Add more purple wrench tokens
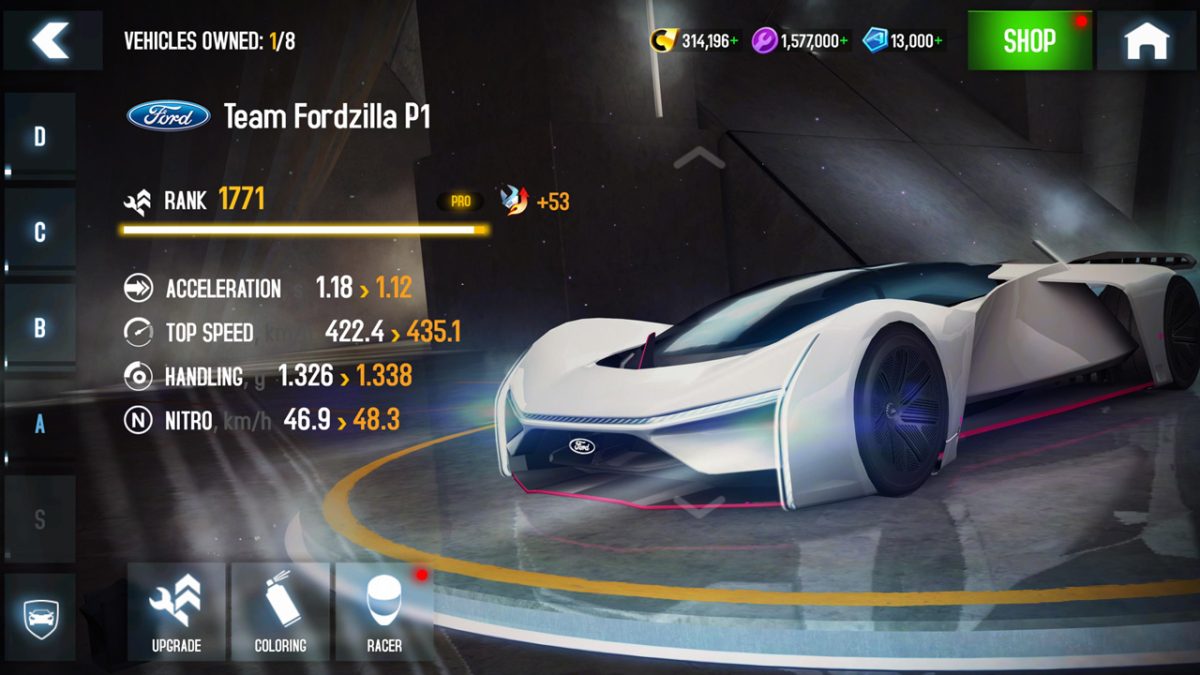1200x675 pixels. pyautogui.click(x=843, y=41)
